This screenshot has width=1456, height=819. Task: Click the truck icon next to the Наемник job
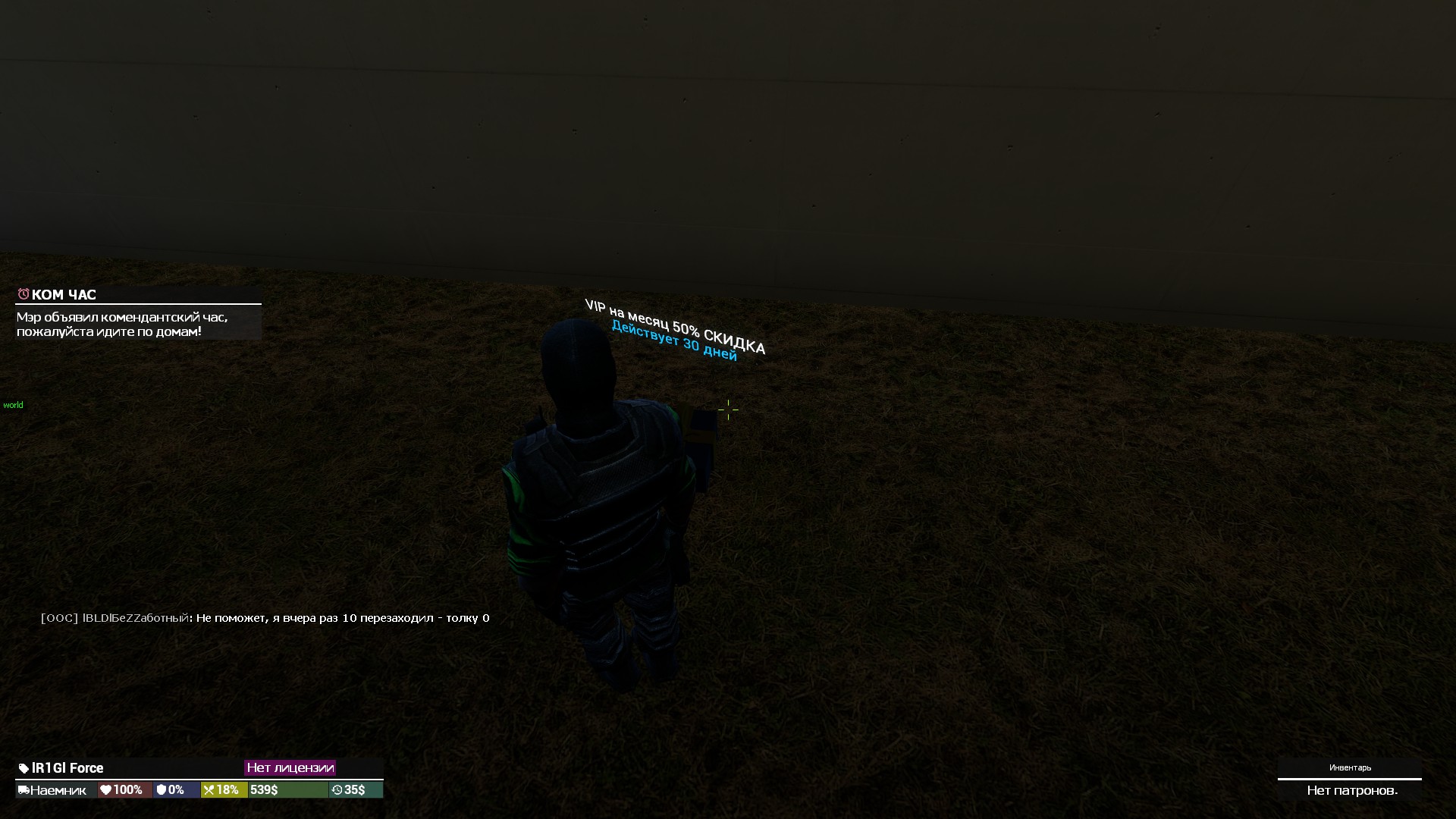click(23, 789)
